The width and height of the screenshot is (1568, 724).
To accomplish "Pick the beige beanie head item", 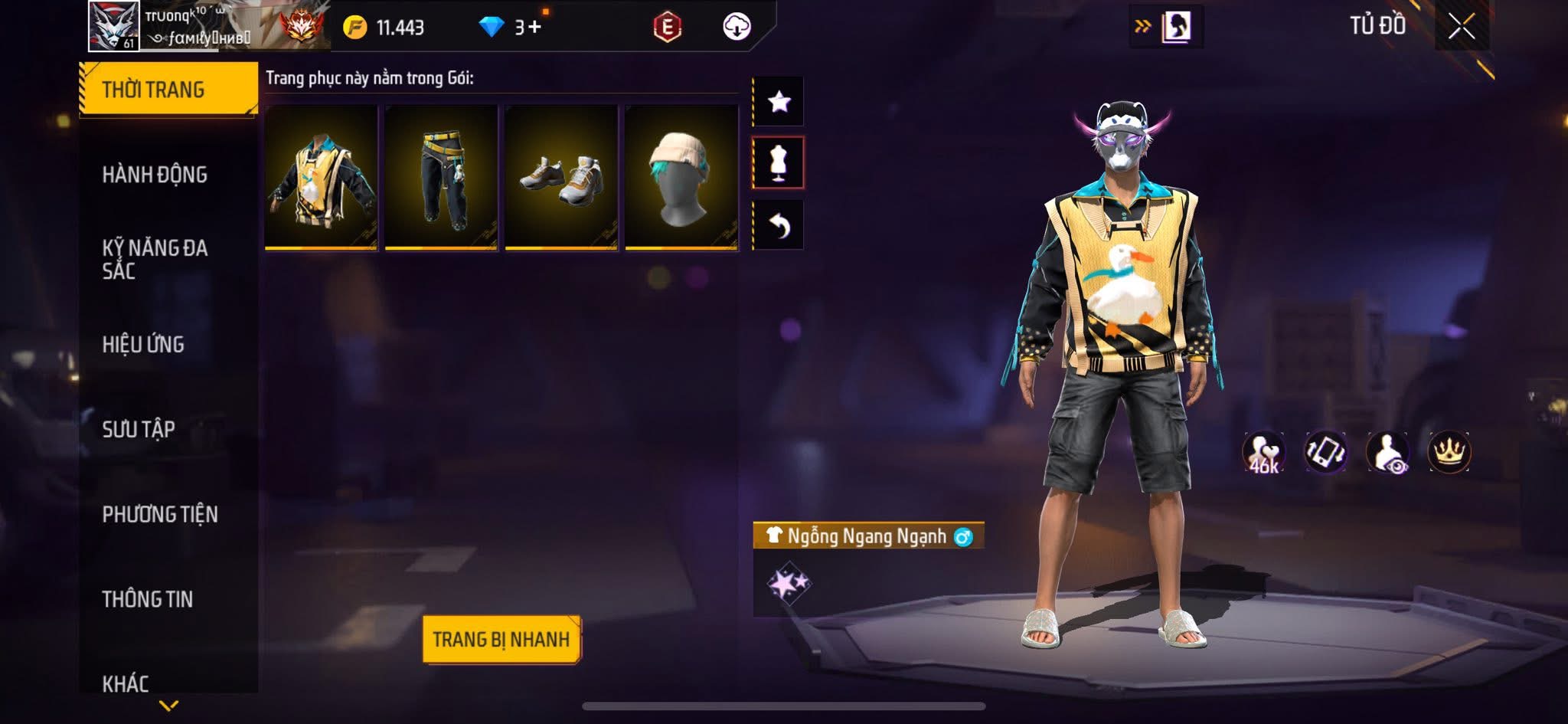I will click(681, 178).
